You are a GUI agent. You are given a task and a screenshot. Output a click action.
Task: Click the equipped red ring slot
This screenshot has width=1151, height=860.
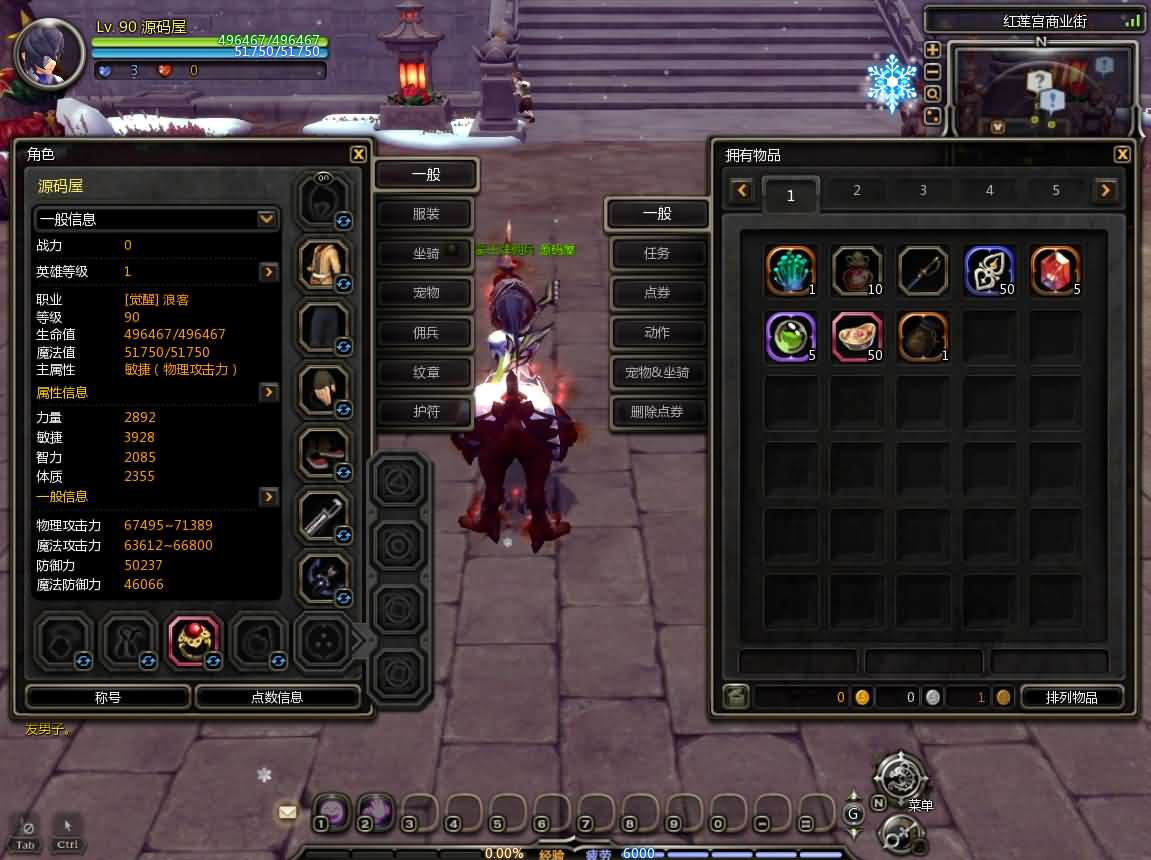[x=194, y=641]
